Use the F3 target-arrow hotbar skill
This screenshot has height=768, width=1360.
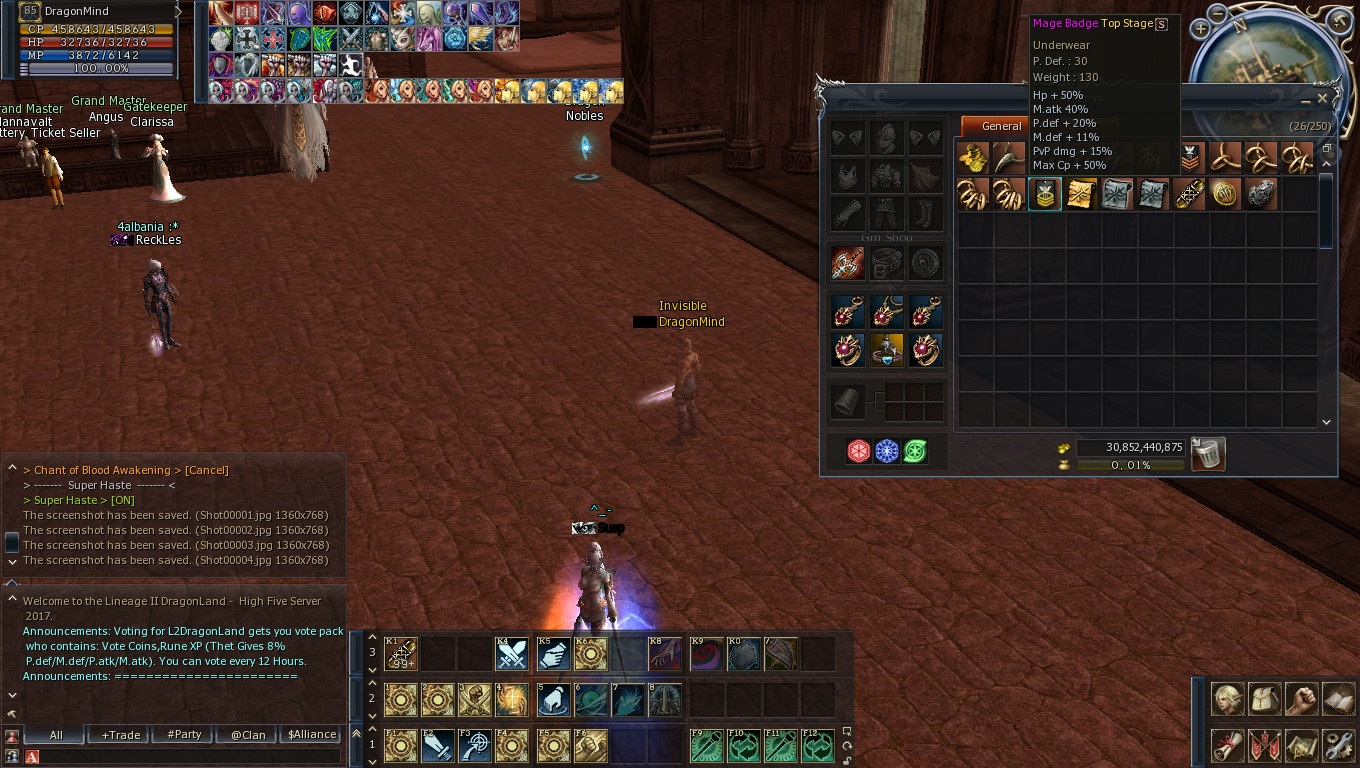tap(474, 746)
